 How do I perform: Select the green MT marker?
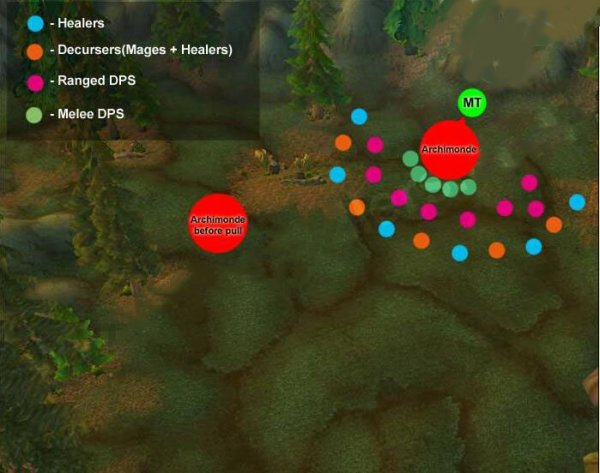[x=471, y=103]
